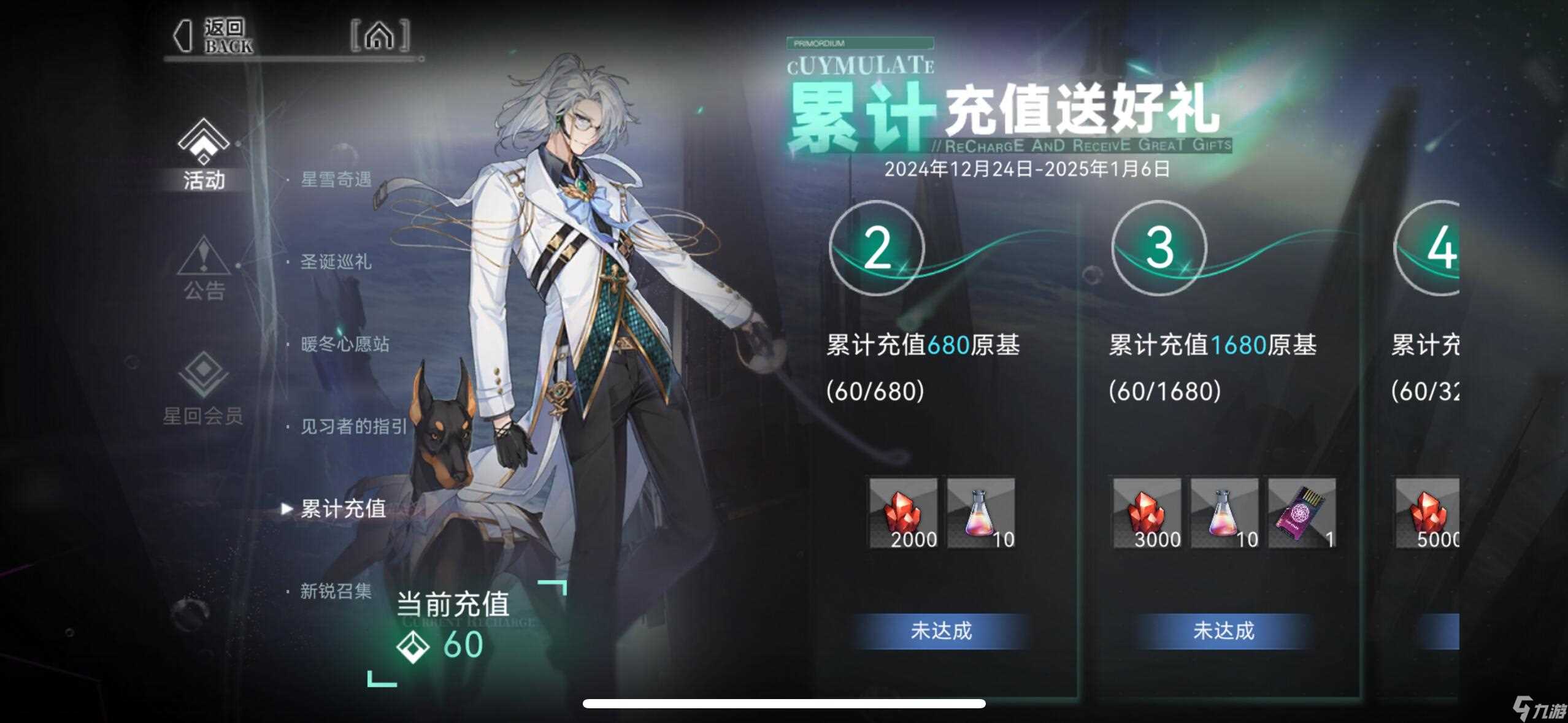Click the white home indicator bar at bottom
The height and width of the screenshot is (723, 1568).
pos(784,704)
